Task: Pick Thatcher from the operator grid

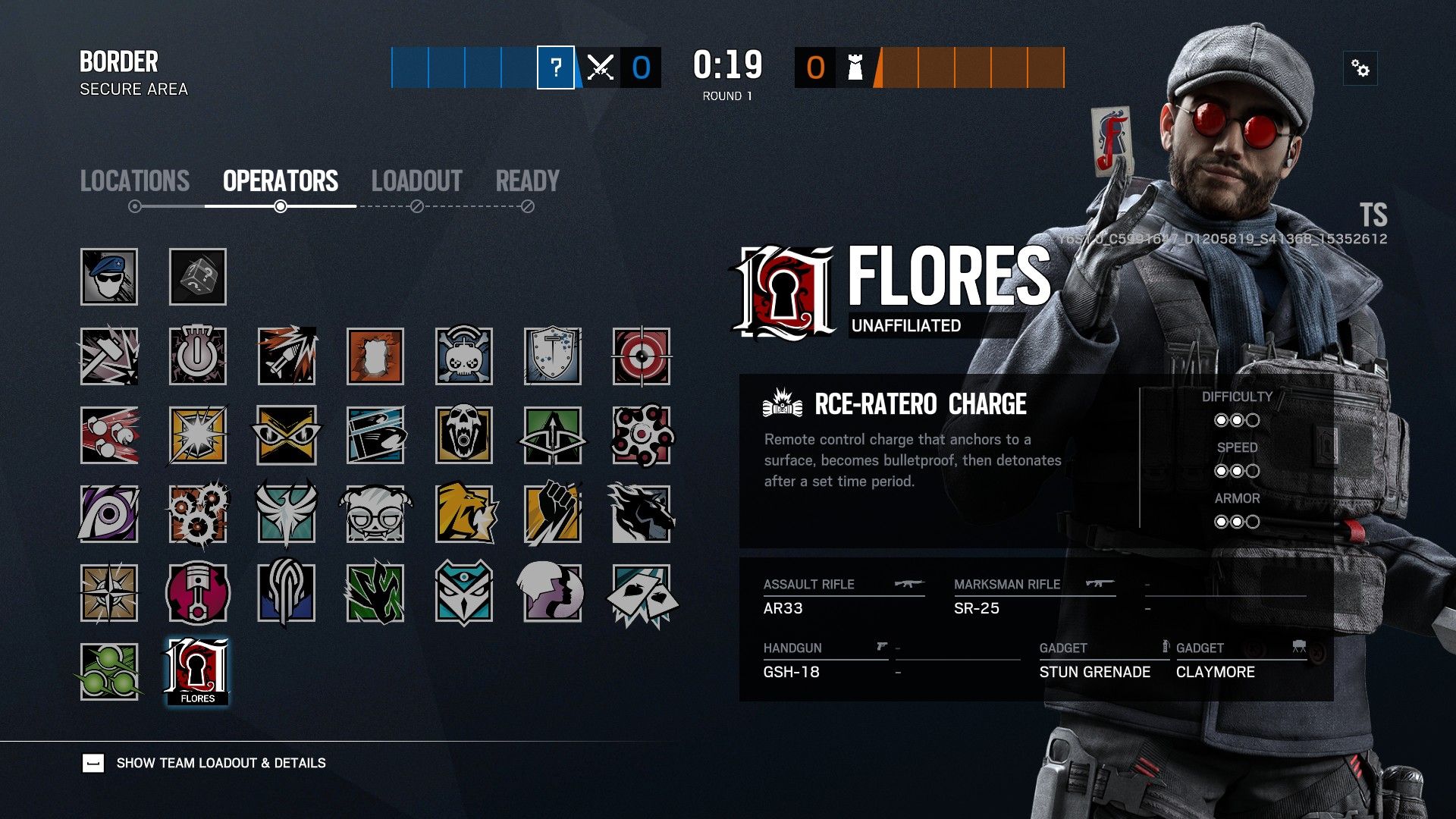Action: click(197, 356)
